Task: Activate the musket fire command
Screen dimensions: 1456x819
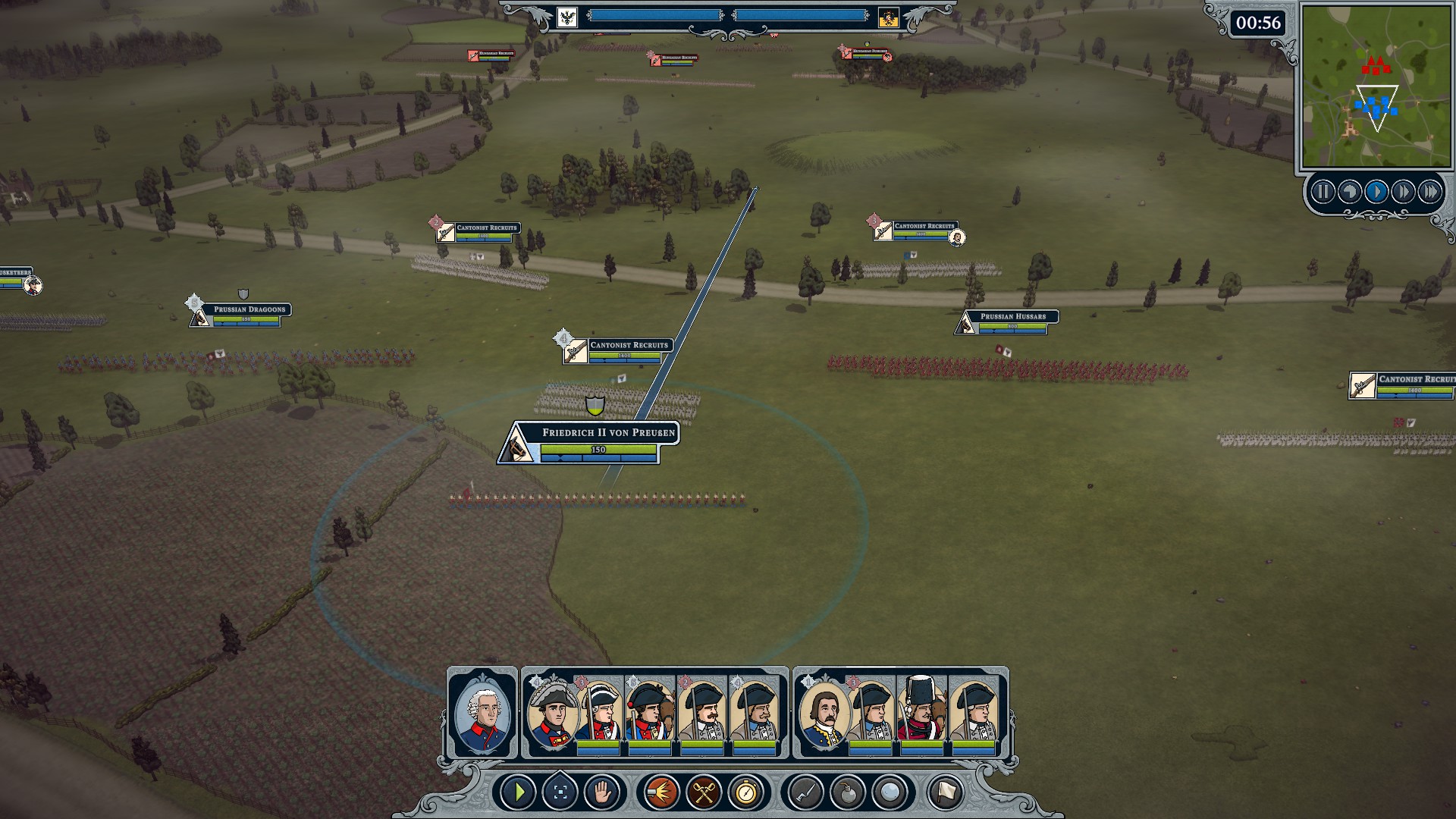Action: tap(661, 793)
